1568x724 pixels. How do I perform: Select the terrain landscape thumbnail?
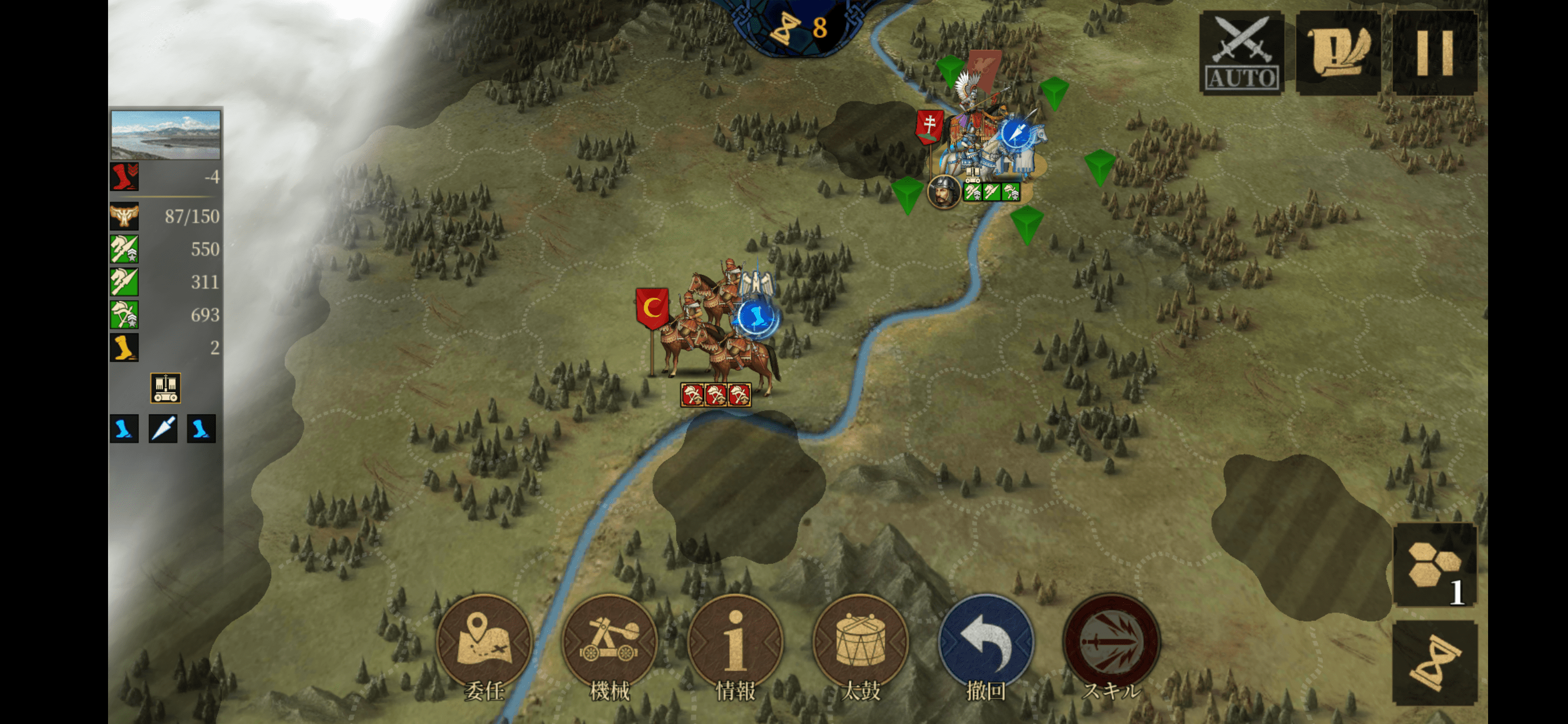point(165,135)
